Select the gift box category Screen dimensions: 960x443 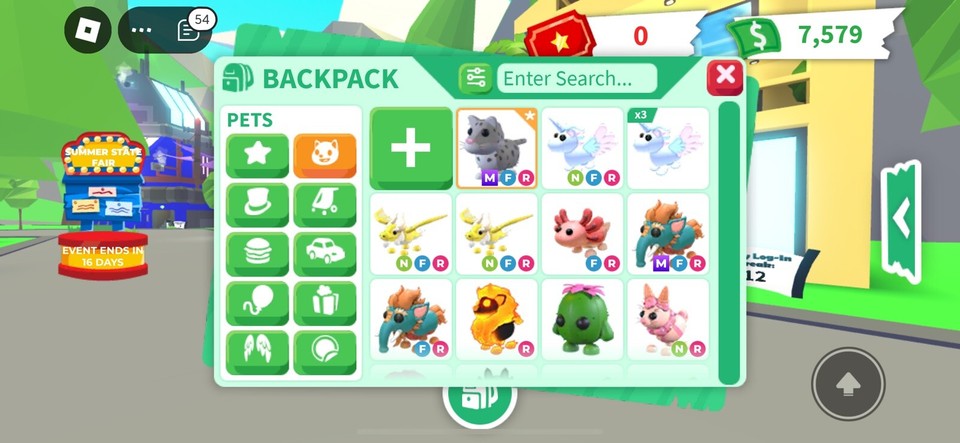[x=325, y=303]
